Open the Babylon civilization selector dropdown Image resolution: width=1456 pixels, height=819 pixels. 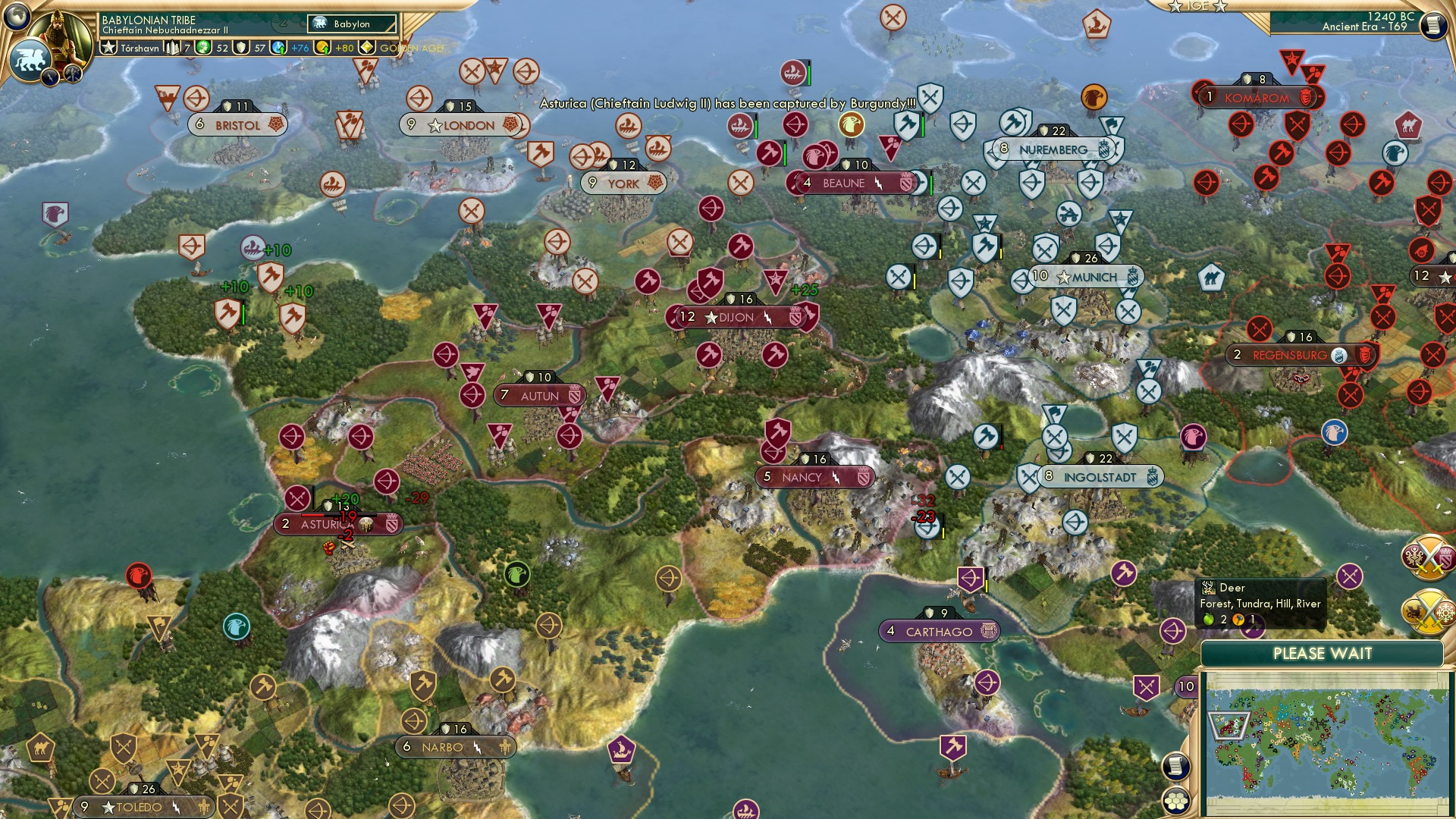[x=351, y=24]
